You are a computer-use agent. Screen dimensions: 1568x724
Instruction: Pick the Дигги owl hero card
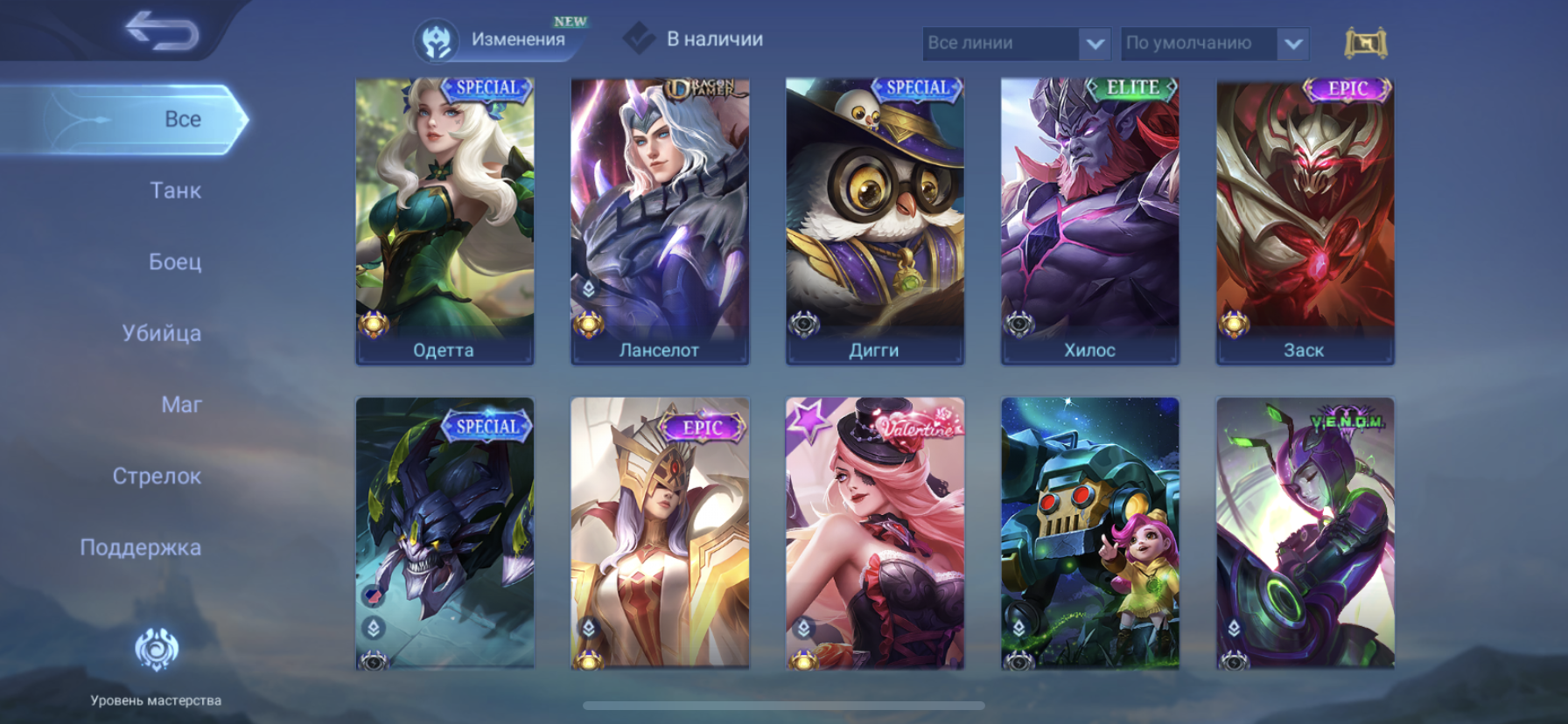pos(875,219)
